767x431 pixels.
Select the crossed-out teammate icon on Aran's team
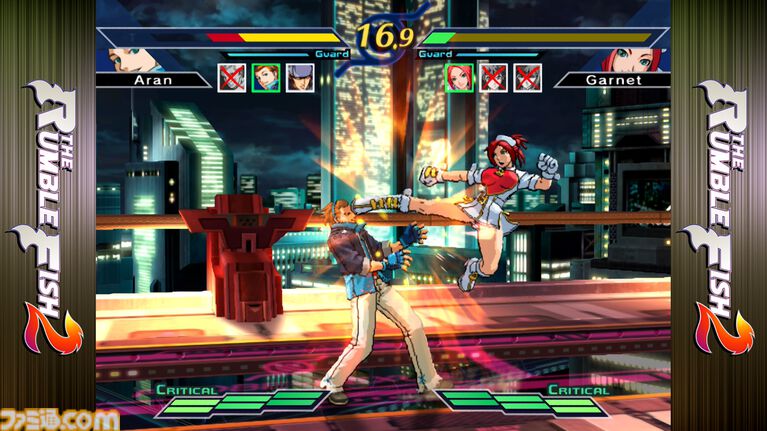coord(232,77)
